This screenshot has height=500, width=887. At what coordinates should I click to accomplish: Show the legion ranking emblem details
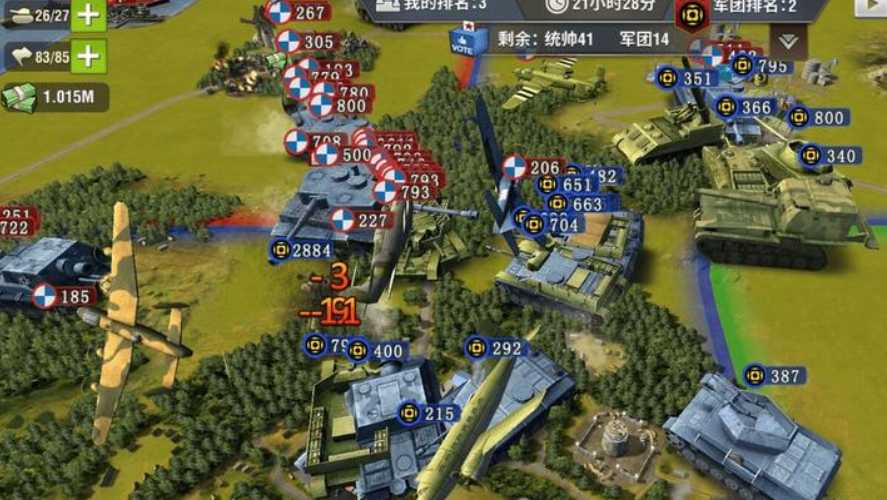[x=692, y=15]
